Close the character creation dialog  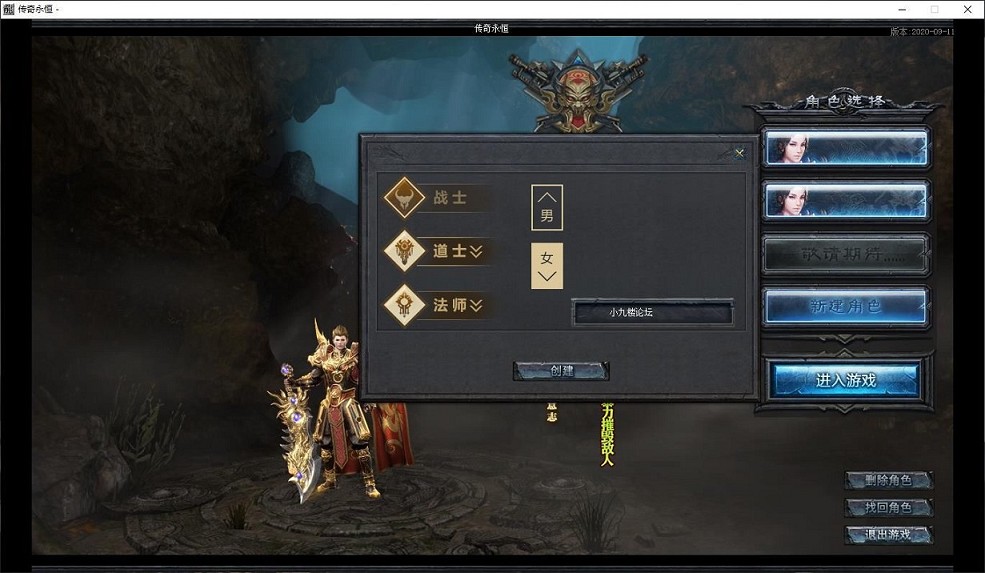[740, 153]
